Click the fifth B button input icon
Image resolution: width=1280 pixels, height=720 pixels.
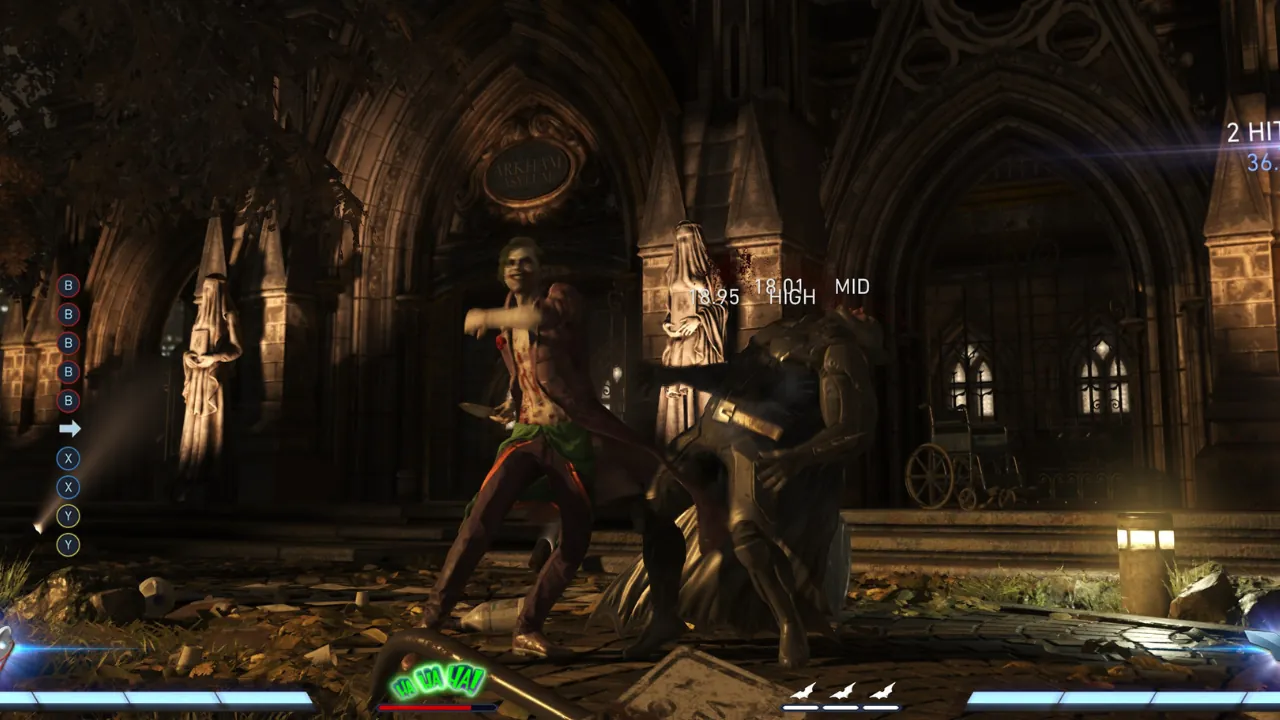coord(68,400)
